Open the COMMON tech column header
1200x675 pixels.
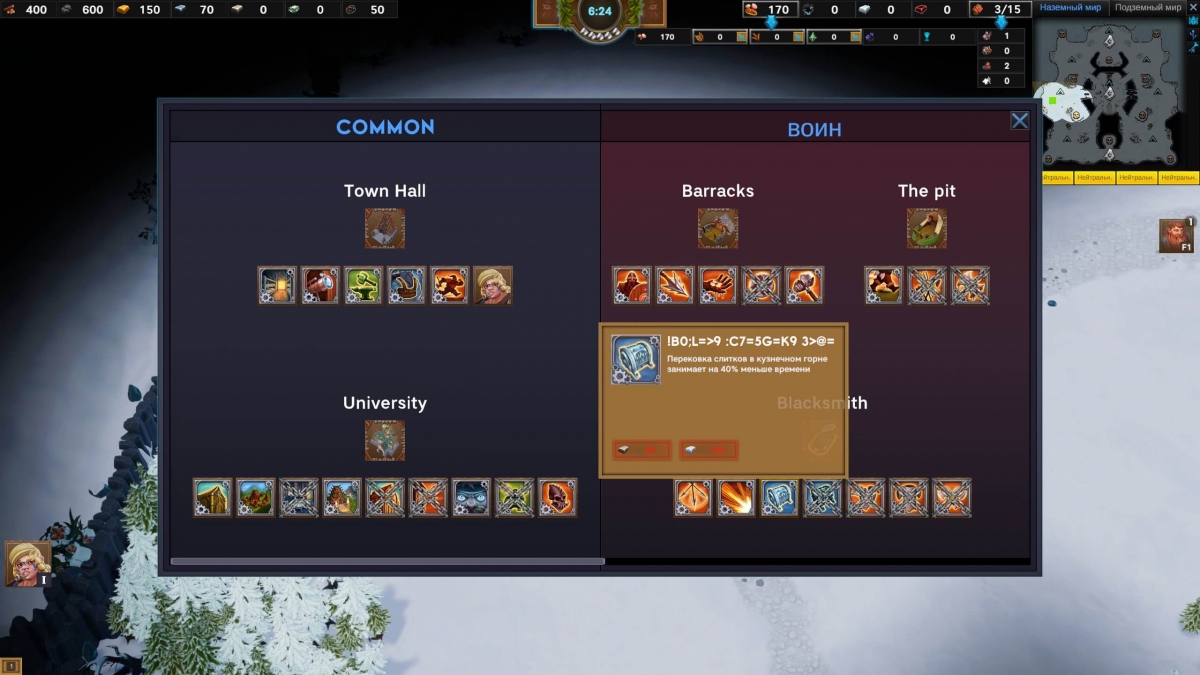coord(385,127)
